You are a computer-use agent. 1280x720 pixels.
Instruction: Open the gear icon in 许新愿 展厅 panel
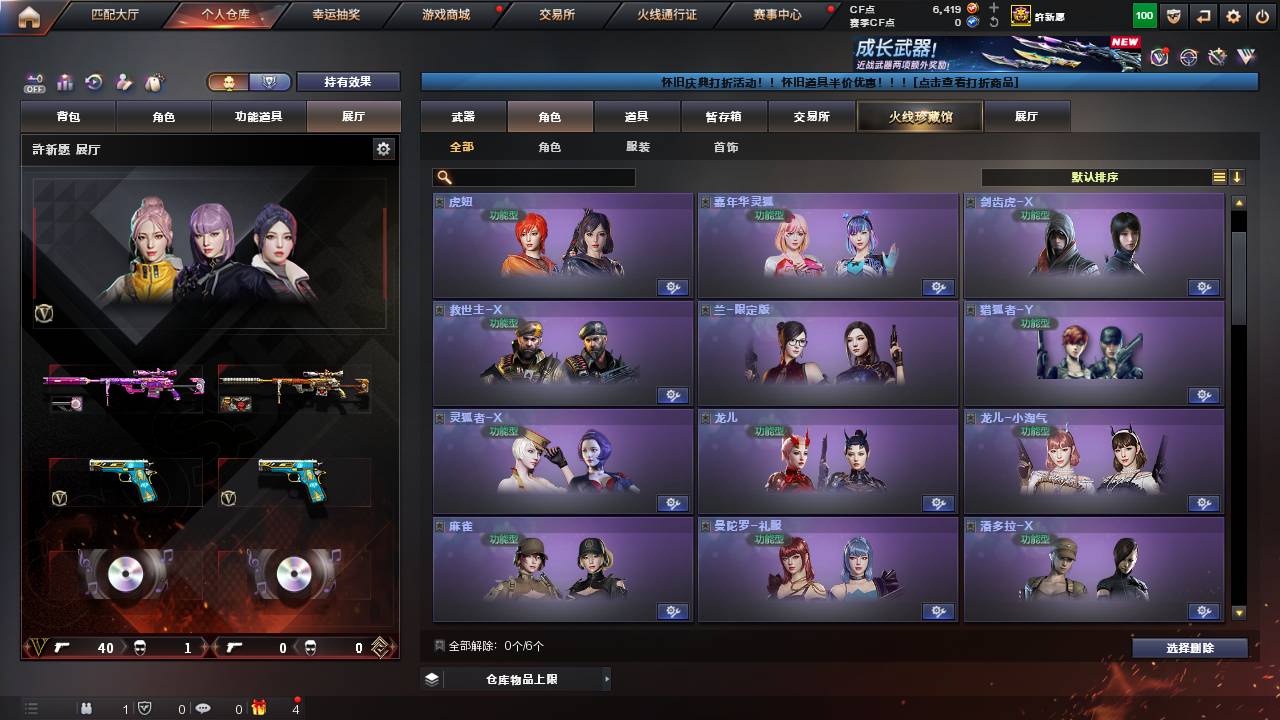(x=383, y=147)
